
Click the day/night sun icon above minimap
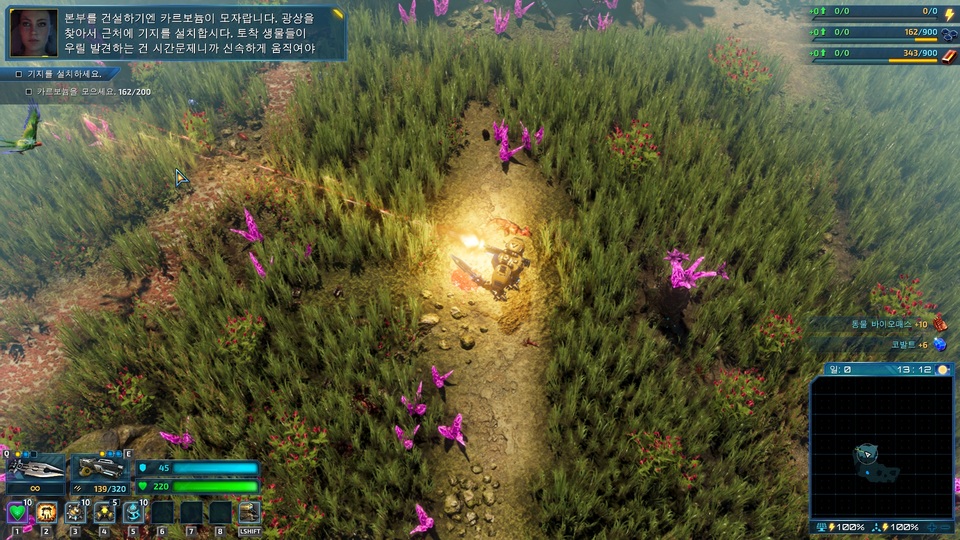(x=942, y=370)
